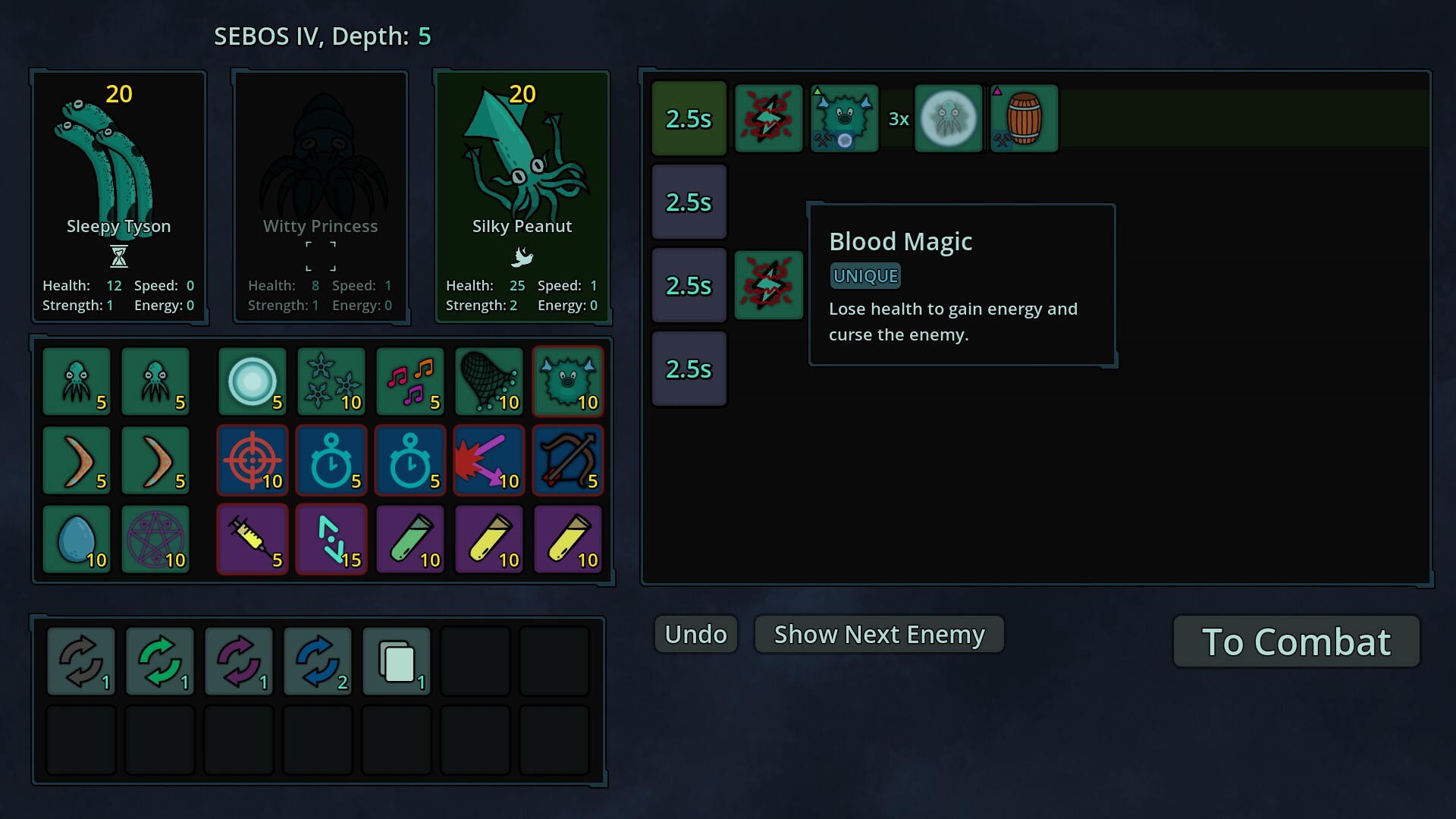Click the Undo button

pos(695,634)
